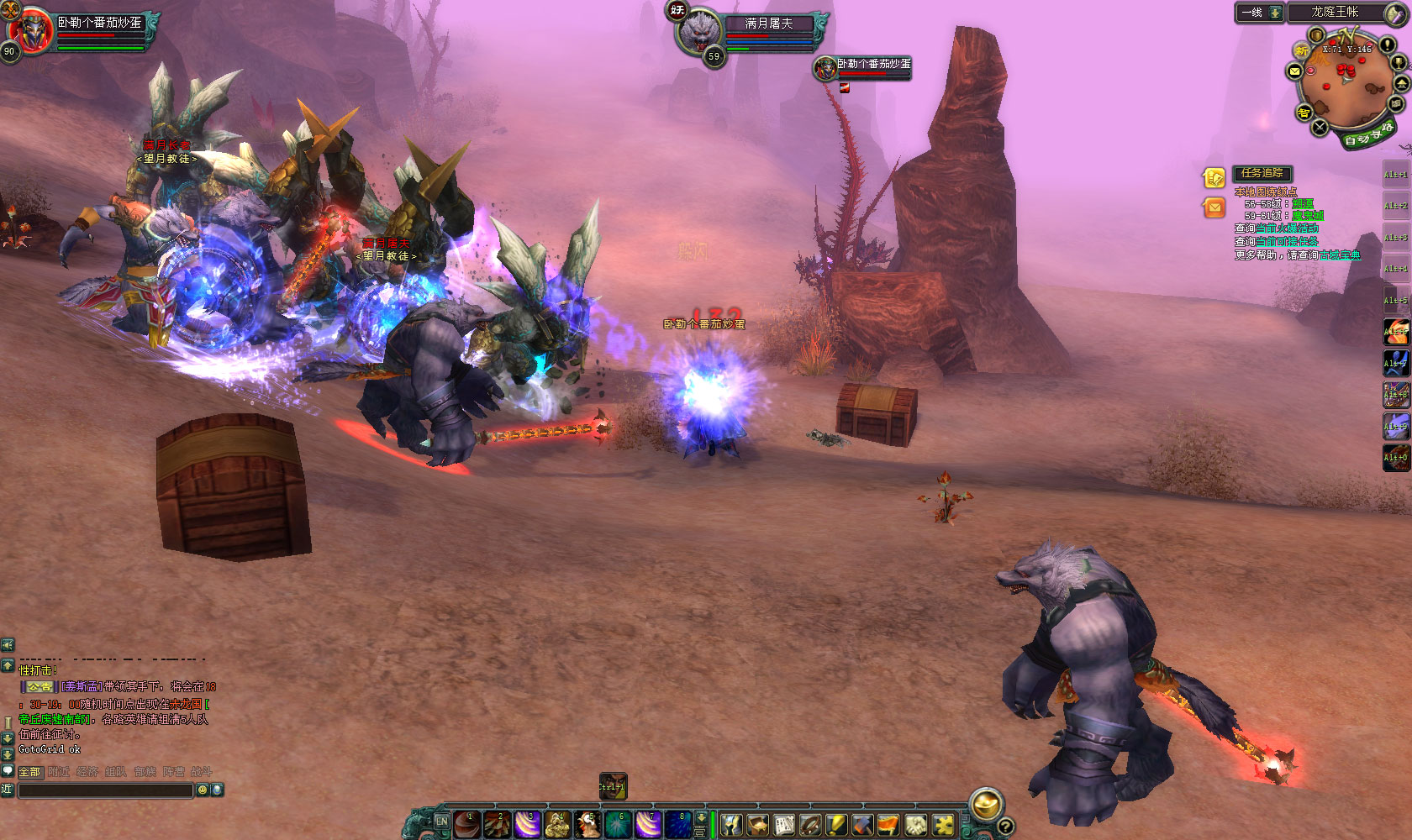Toggle the chat speaker sound button
The height and width of the screenshot is (840, 1412).
point(8,645)
